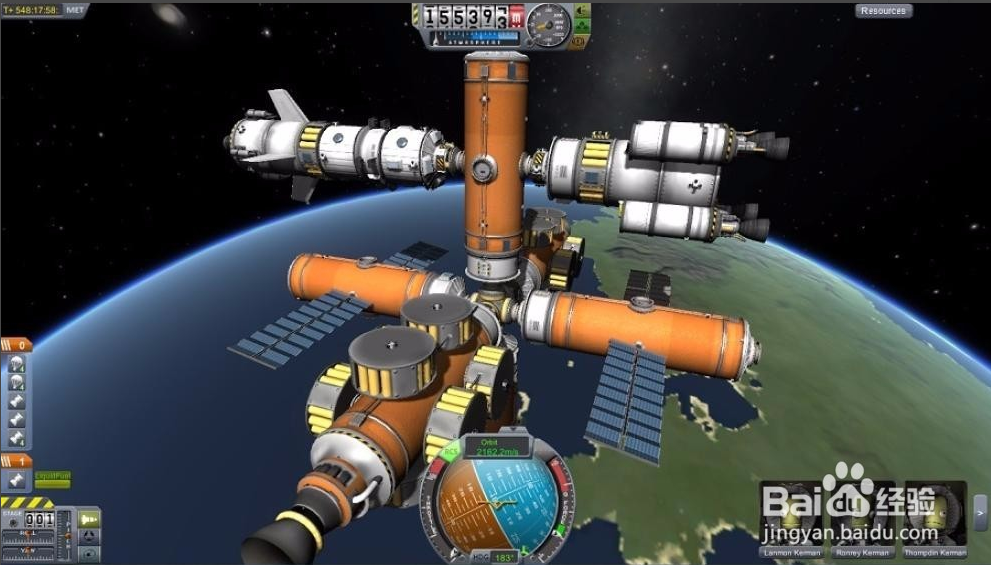This screenshot has height=565, width=991.
Task: Click the LiquidFuel resource gauge
Action: tap(52, 479)
